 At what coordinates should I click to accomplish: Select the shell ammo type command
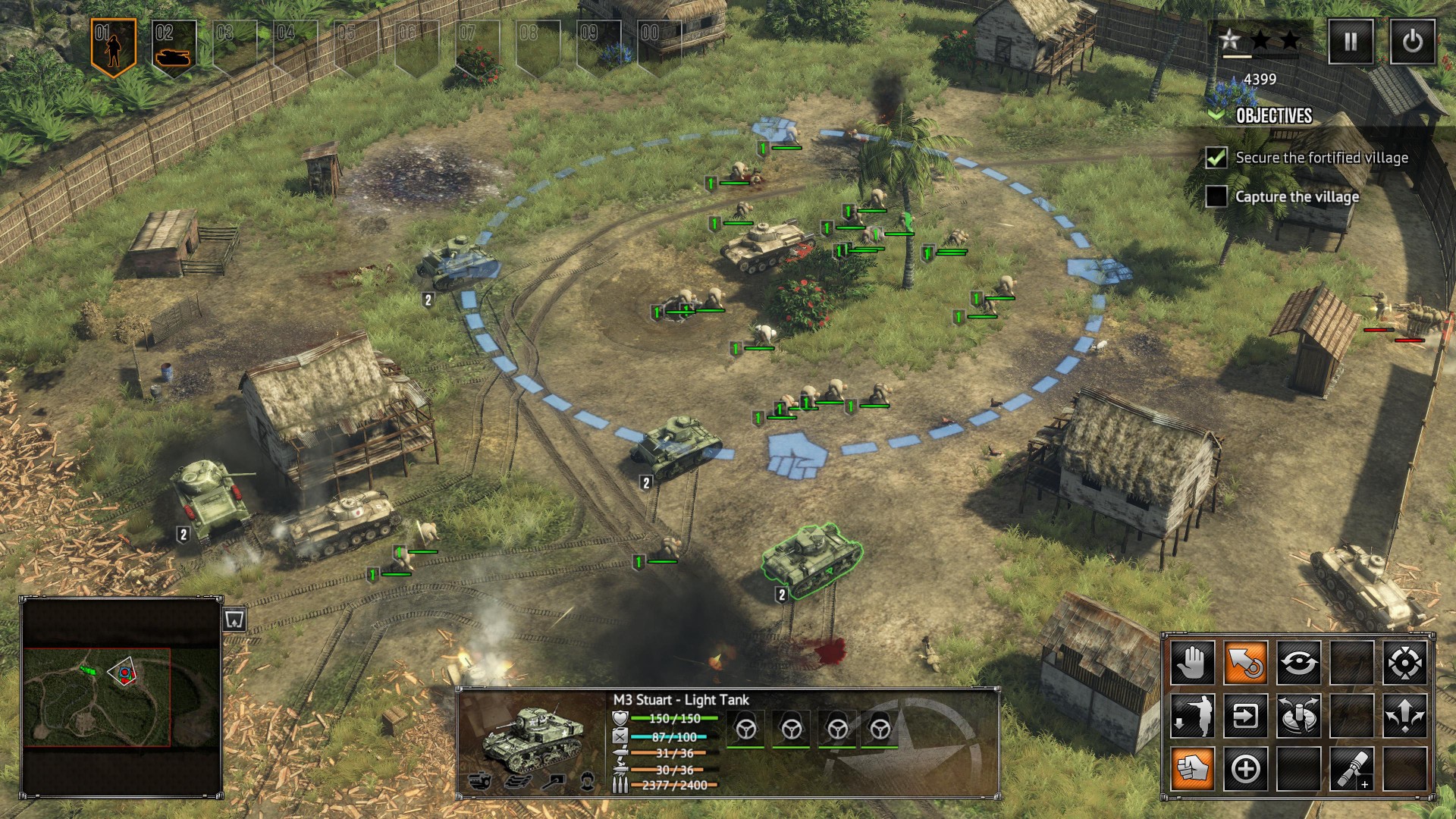(1351, 769)
